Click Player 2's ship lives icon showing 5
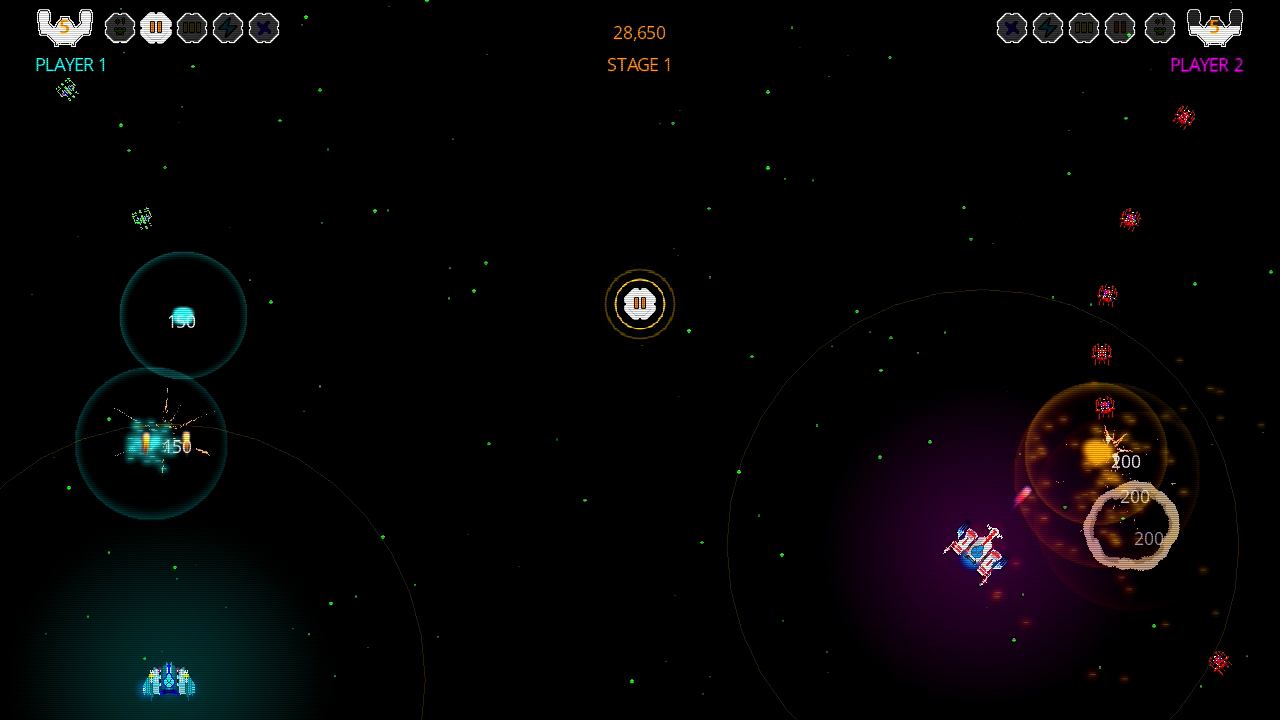Viewport: 1280px width, 720px height. (x=1214, y=28)
